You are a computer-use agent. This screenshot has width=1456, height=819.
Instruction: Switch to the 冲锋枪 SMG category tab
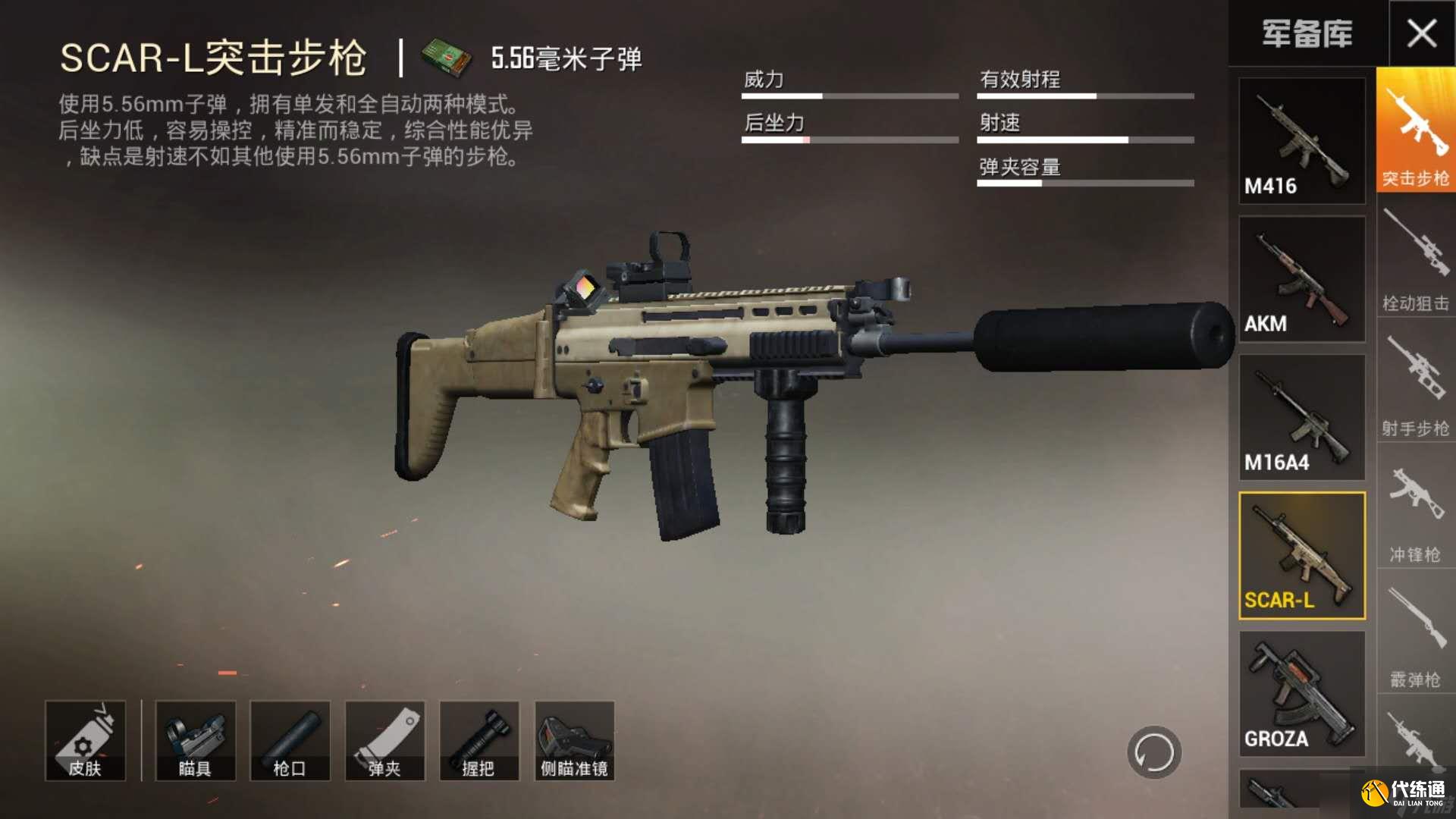pyautogui.click(x=1415, y=523)
